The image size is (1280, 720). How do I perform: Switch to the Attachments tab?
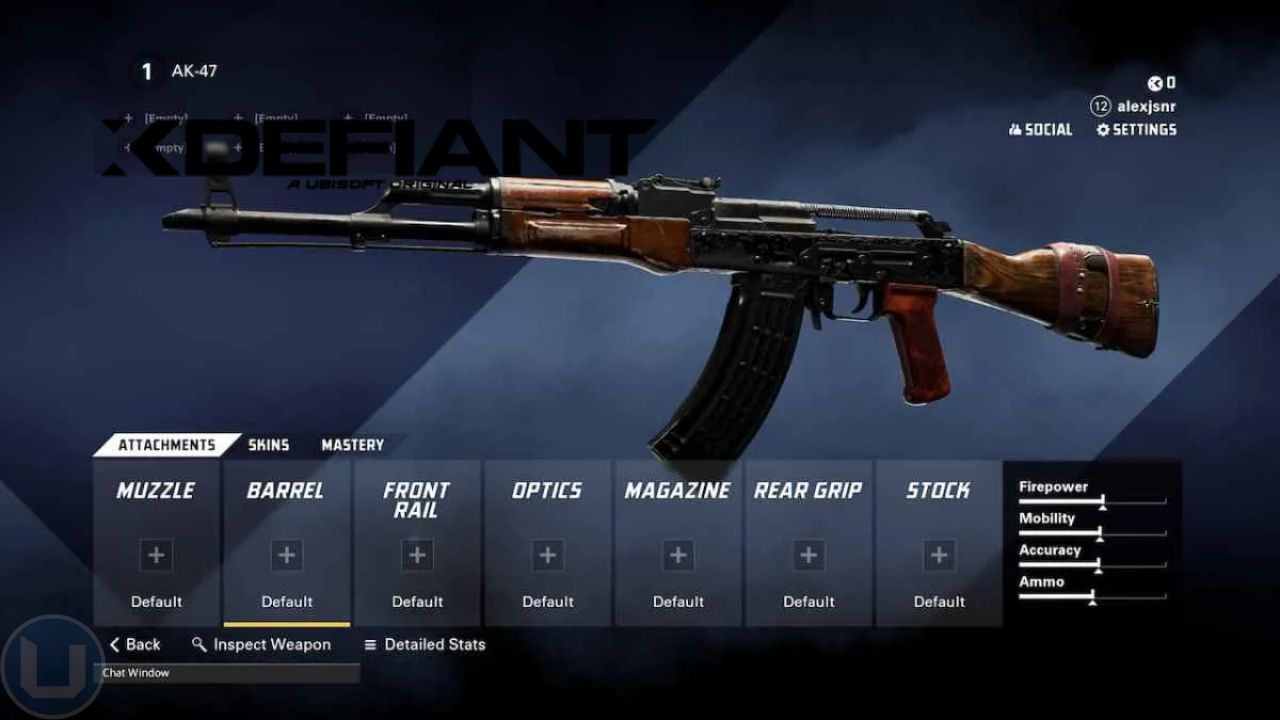point(166,445)
